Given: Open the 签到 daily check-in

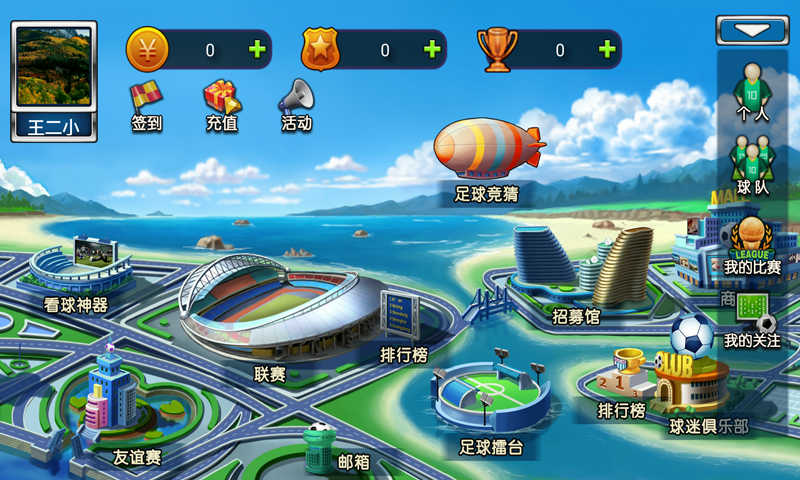Looking at the screenshot, I should (147, 105).
